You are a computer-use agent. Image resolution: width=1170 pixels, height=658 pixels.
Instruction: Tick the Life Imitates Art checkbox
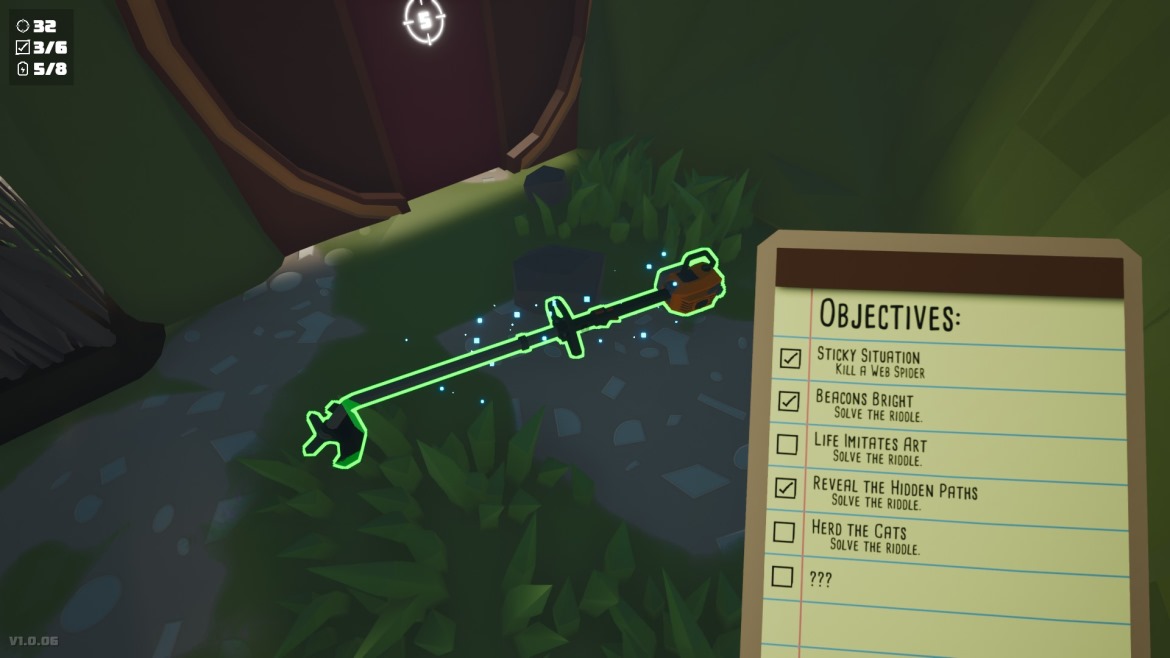pos(787,444)
